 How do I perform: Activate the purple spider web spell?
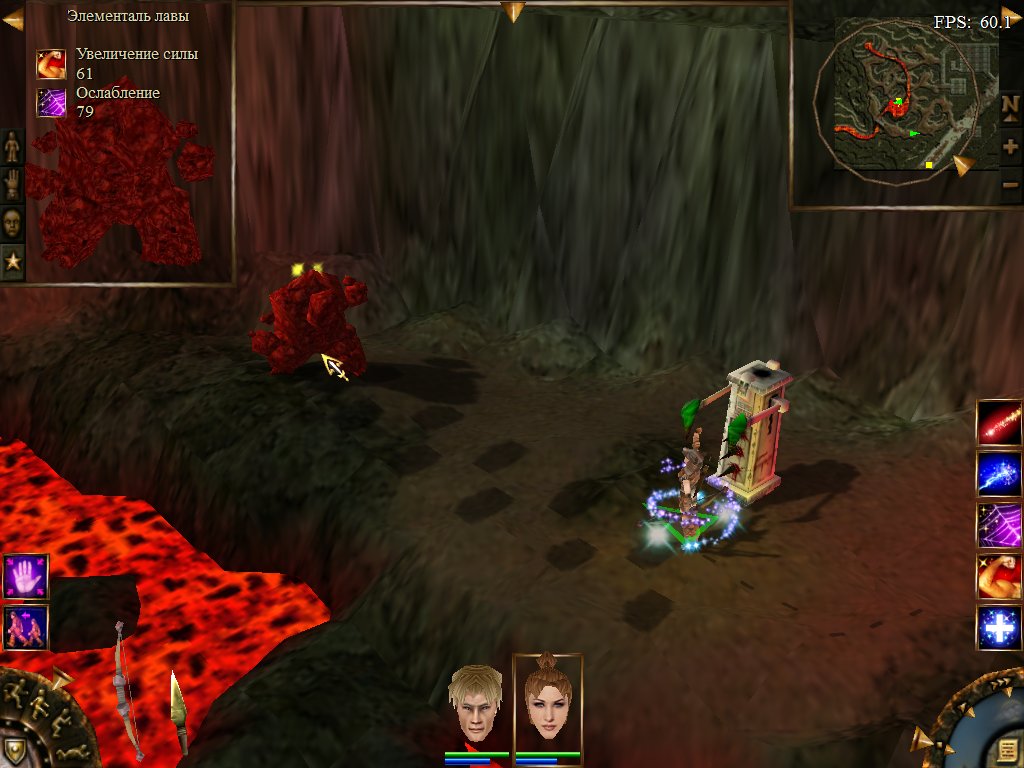[999, 525]
